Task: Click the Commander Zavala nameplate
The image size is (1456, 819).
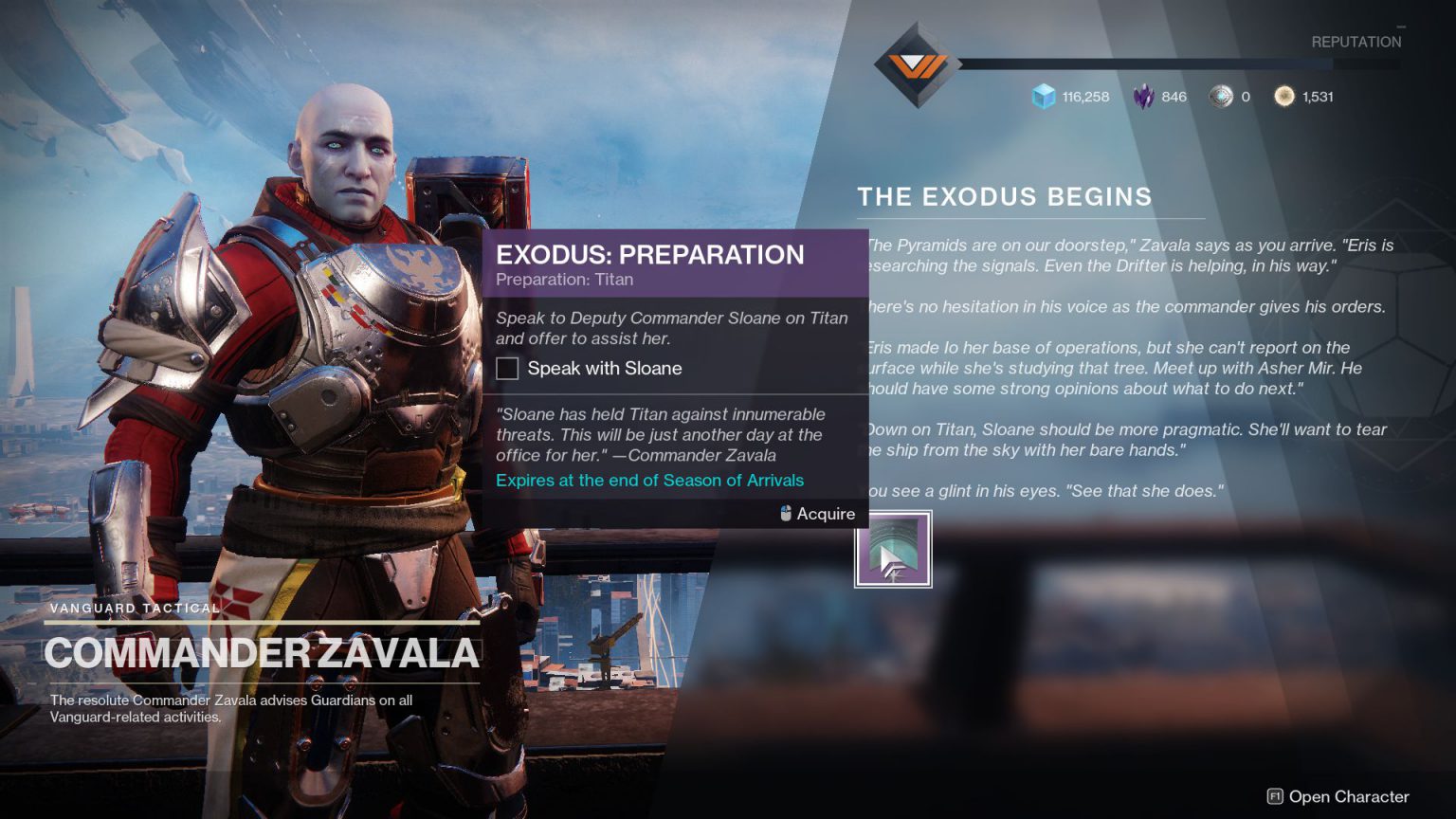Action: 263,652
